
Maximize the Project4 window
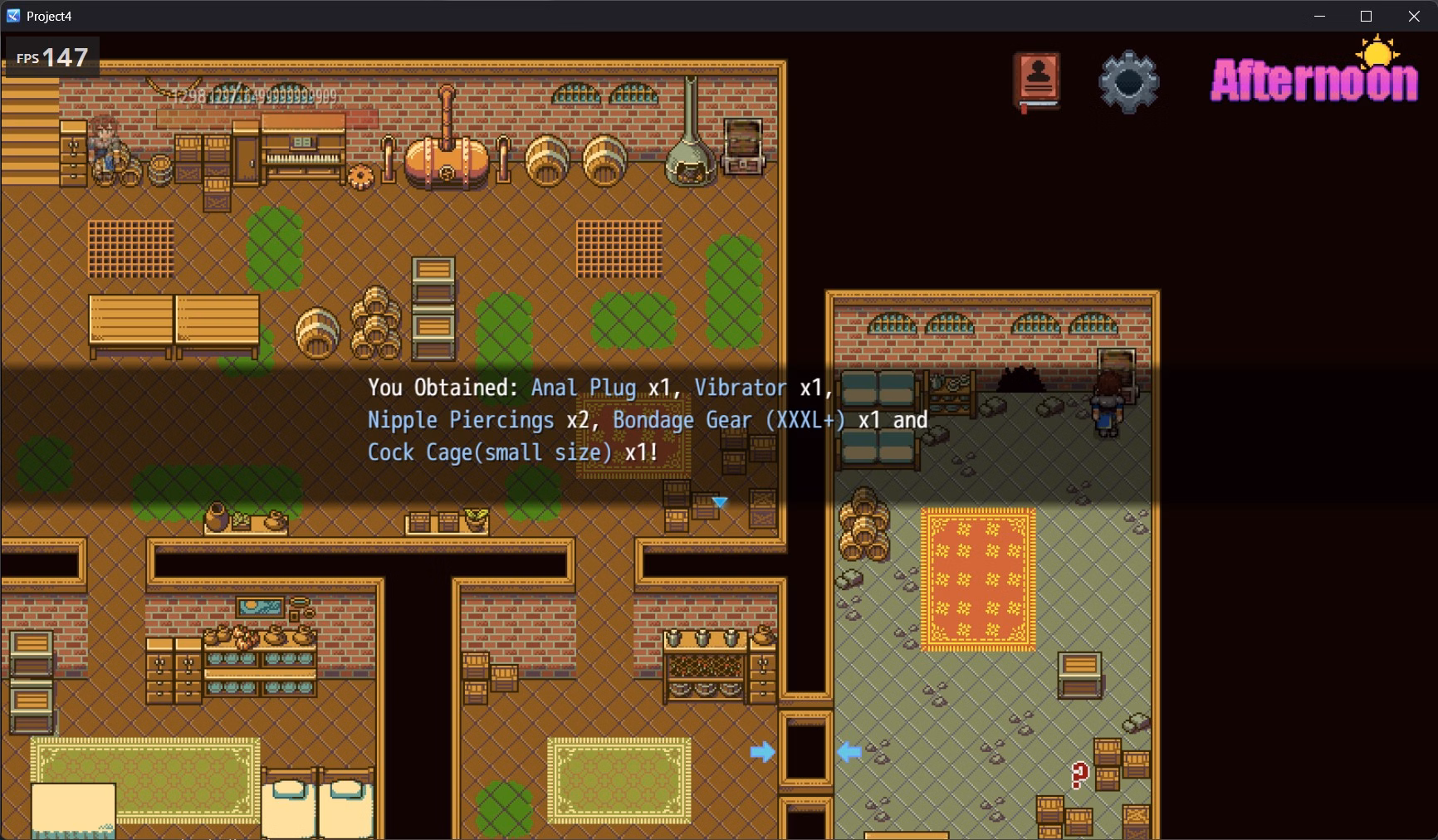tap(1366, 17)
